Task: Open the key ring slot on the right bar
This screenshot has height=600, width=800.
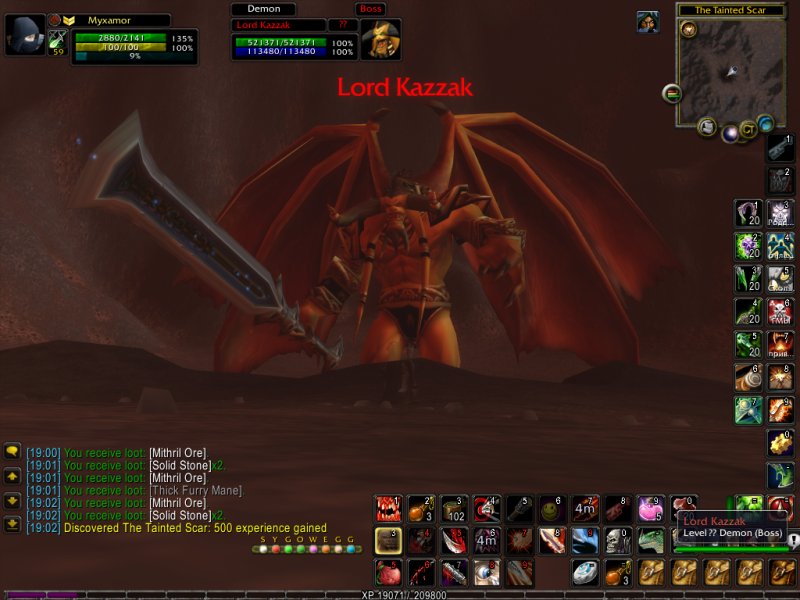Action: click(781, 147)
